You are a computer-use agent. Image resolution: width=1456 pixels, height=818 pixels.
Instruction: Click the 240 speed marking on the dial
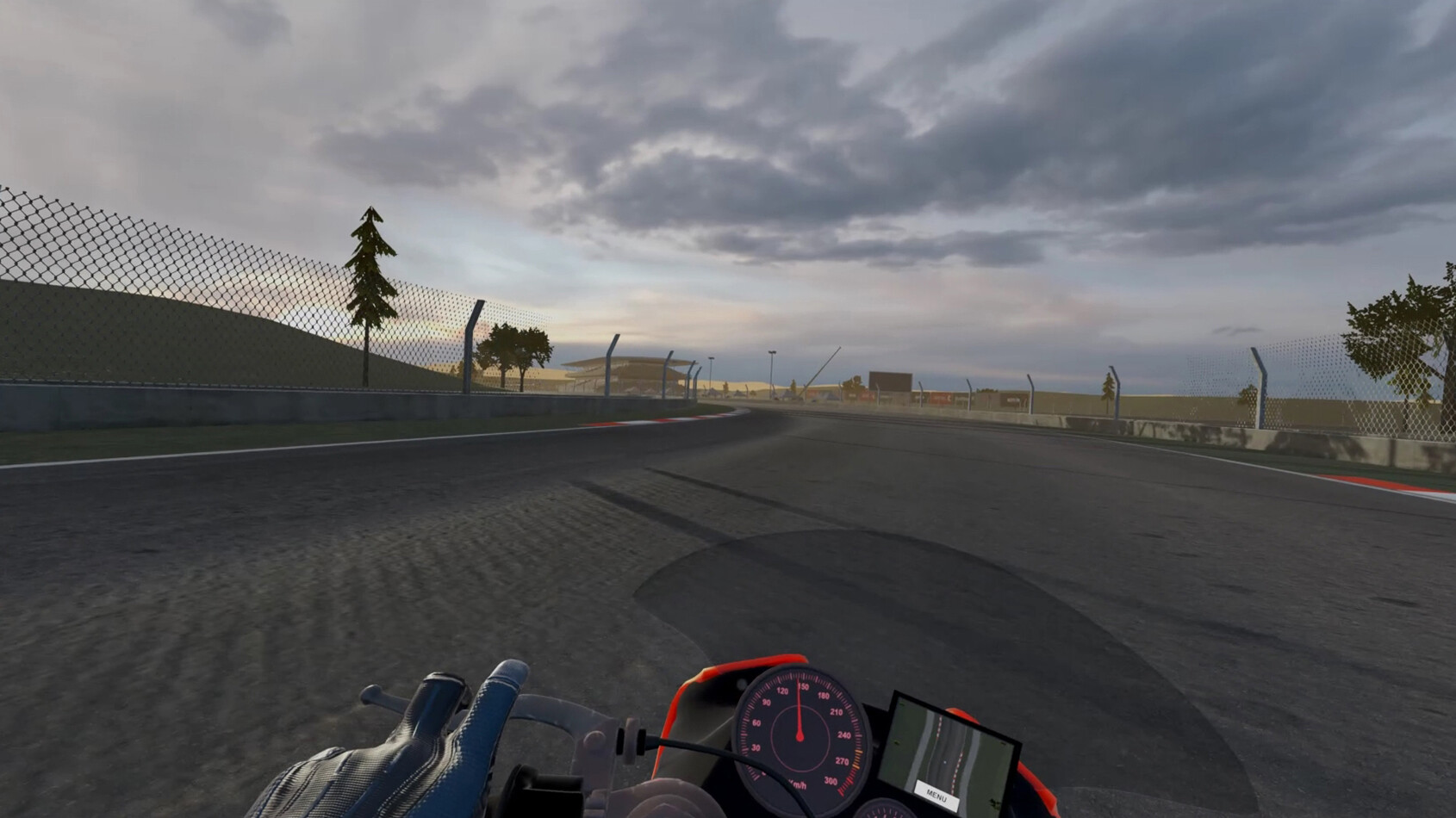pos(844,734)
